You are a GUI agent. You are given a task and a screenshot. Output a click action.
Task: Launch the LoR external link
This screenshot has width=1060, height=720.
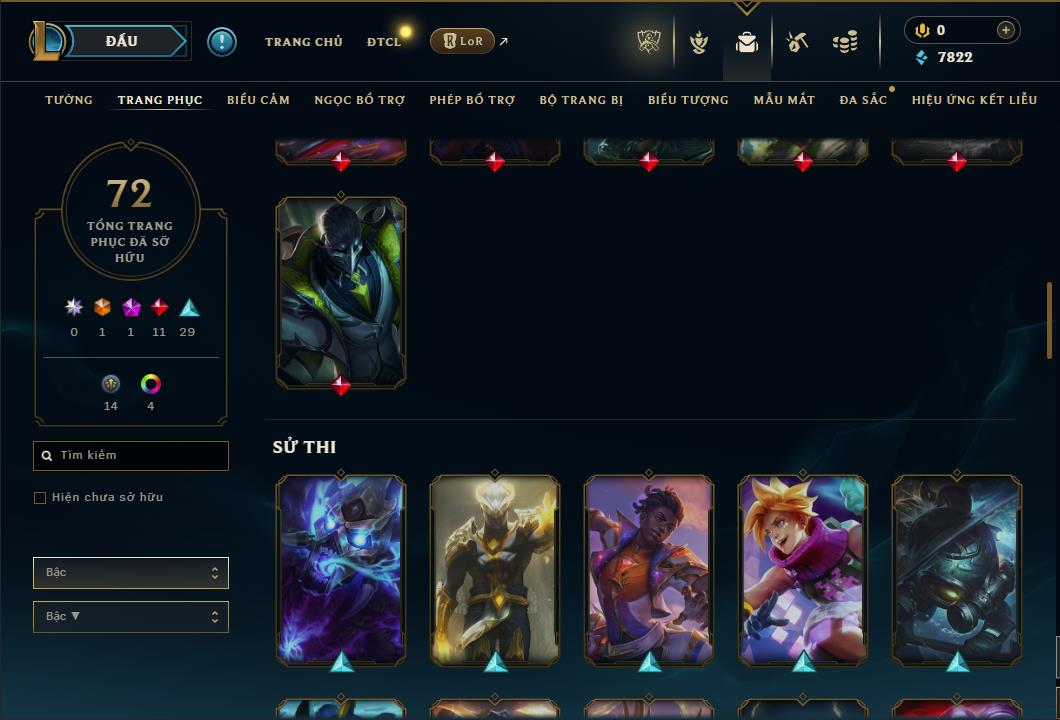click(x=463, y=41)
